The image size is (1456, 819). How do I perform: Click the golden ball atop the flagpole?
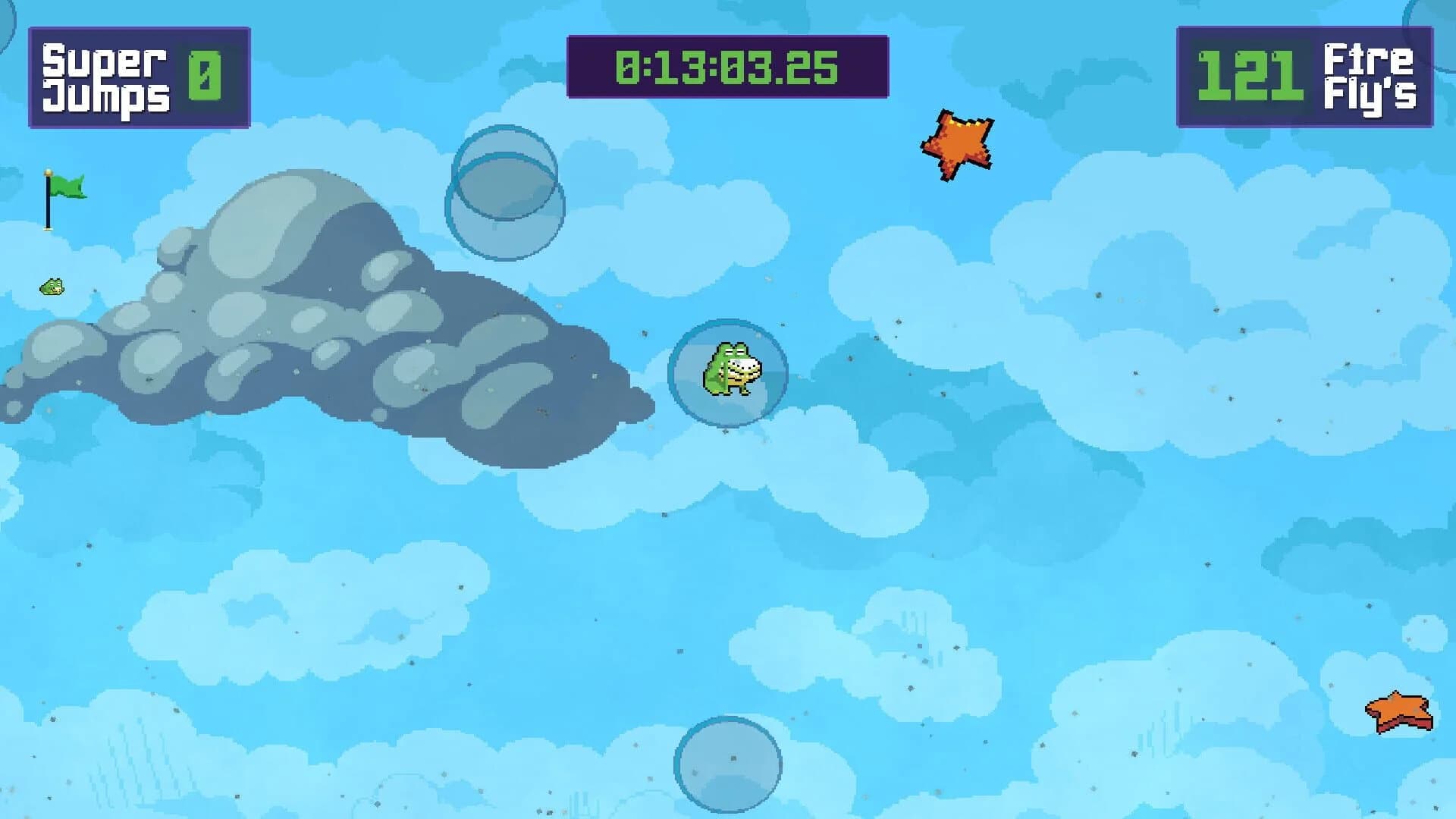tap(48, 173)
